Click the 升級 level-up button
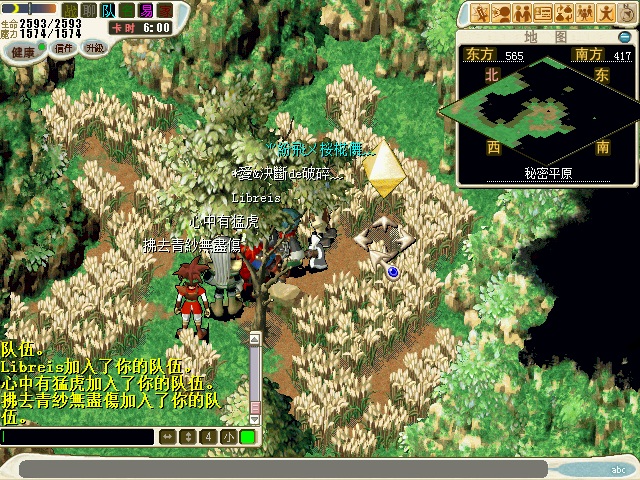This screenshot has height=480, width=640. coord(94,46)
